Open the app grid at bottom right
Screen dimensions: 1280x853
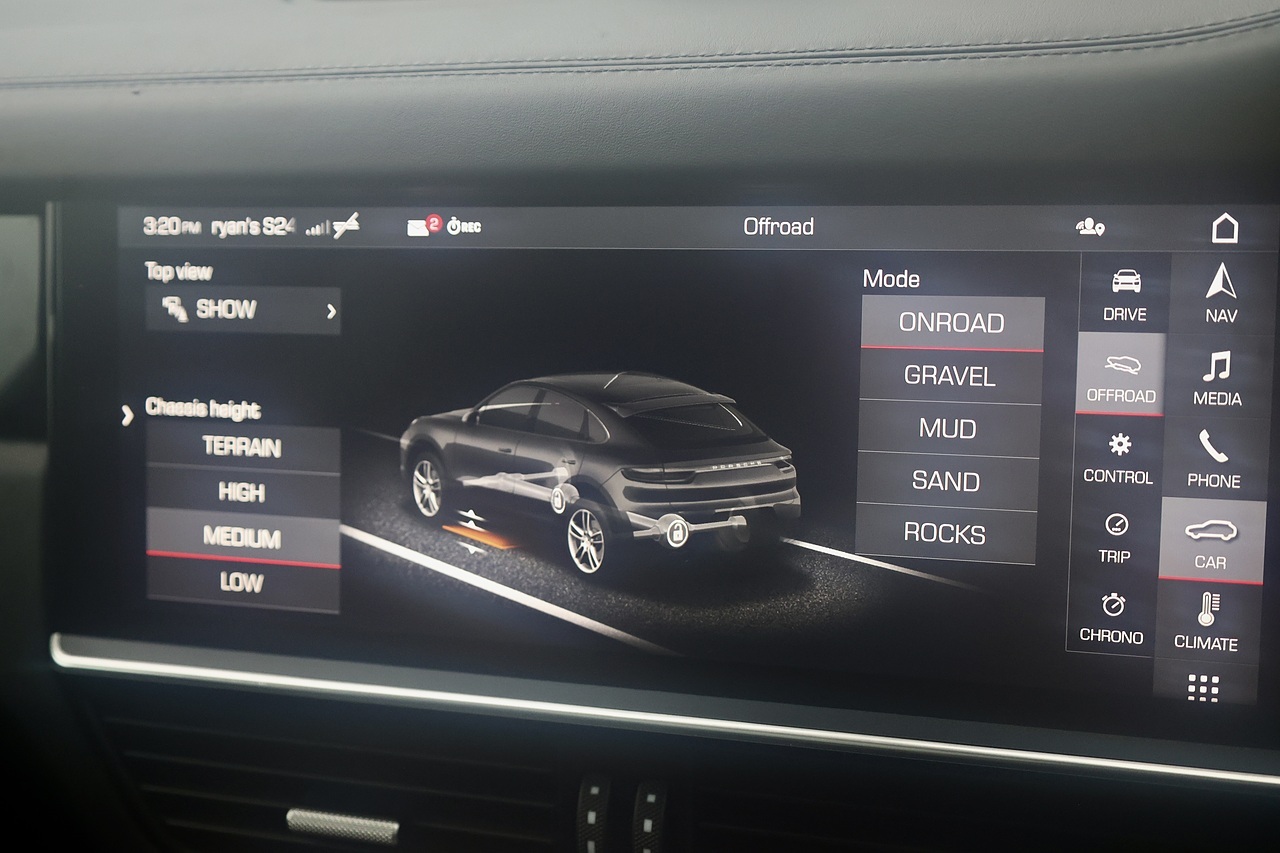tap(1205, 686)
